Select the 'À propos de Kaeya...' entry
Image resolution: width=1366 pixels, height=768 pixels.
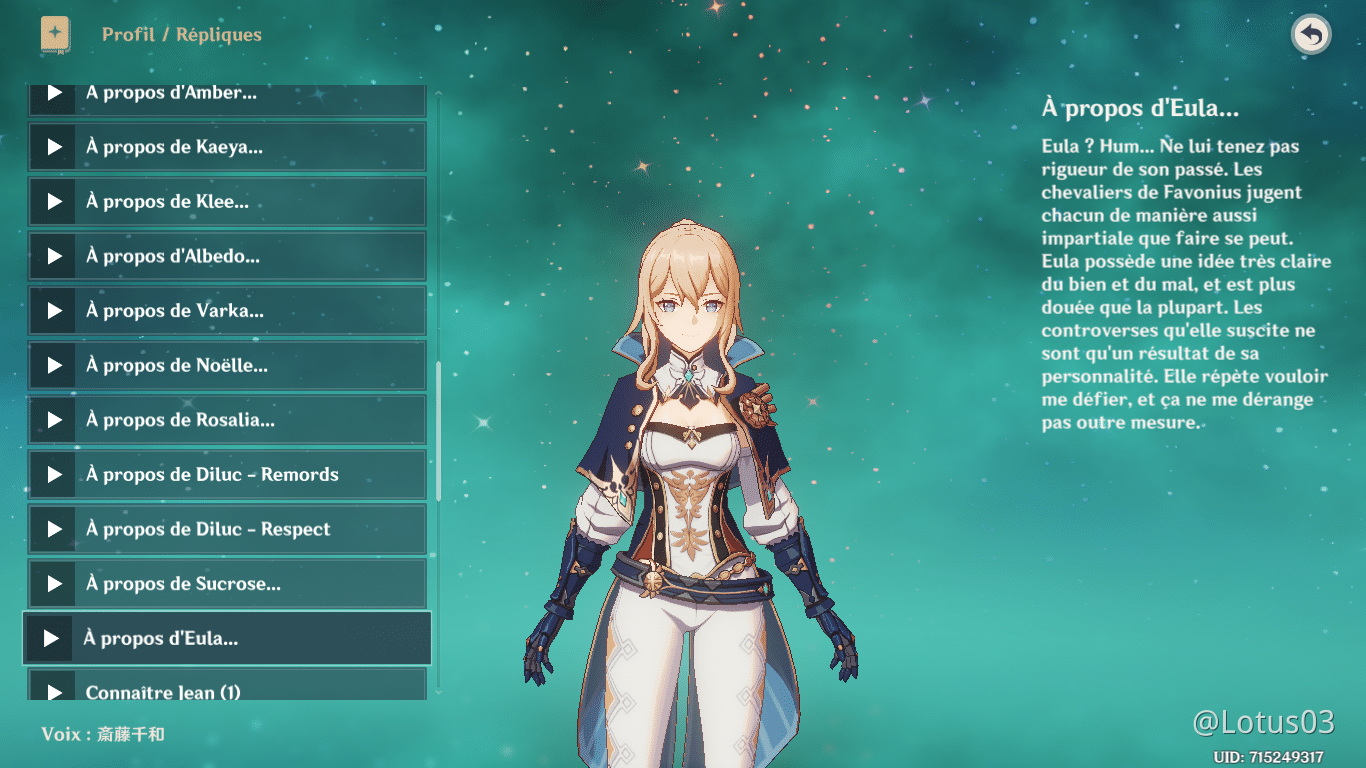pos(227,147)
